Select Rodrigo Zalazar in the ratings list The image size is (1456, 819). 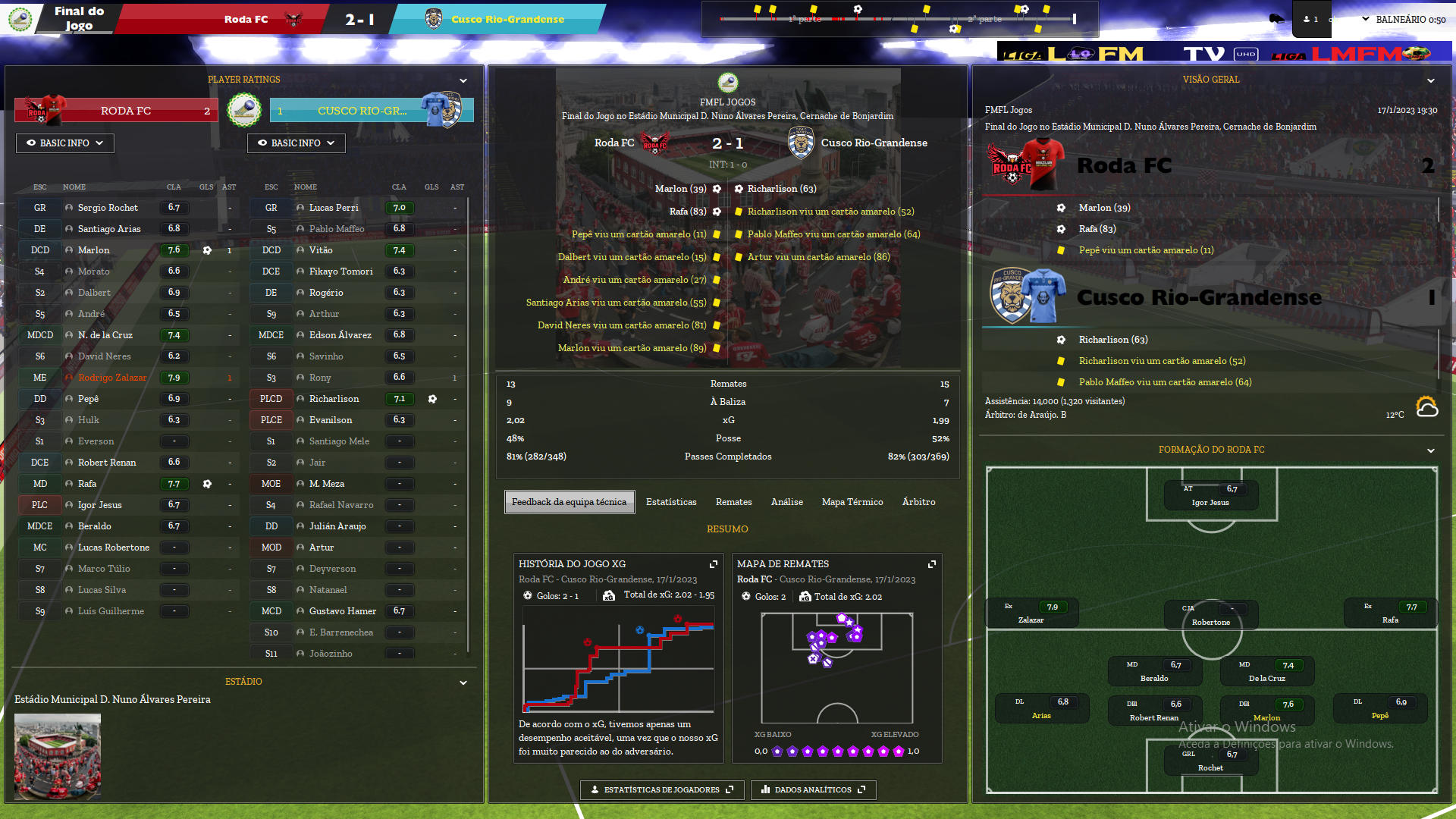112,378
